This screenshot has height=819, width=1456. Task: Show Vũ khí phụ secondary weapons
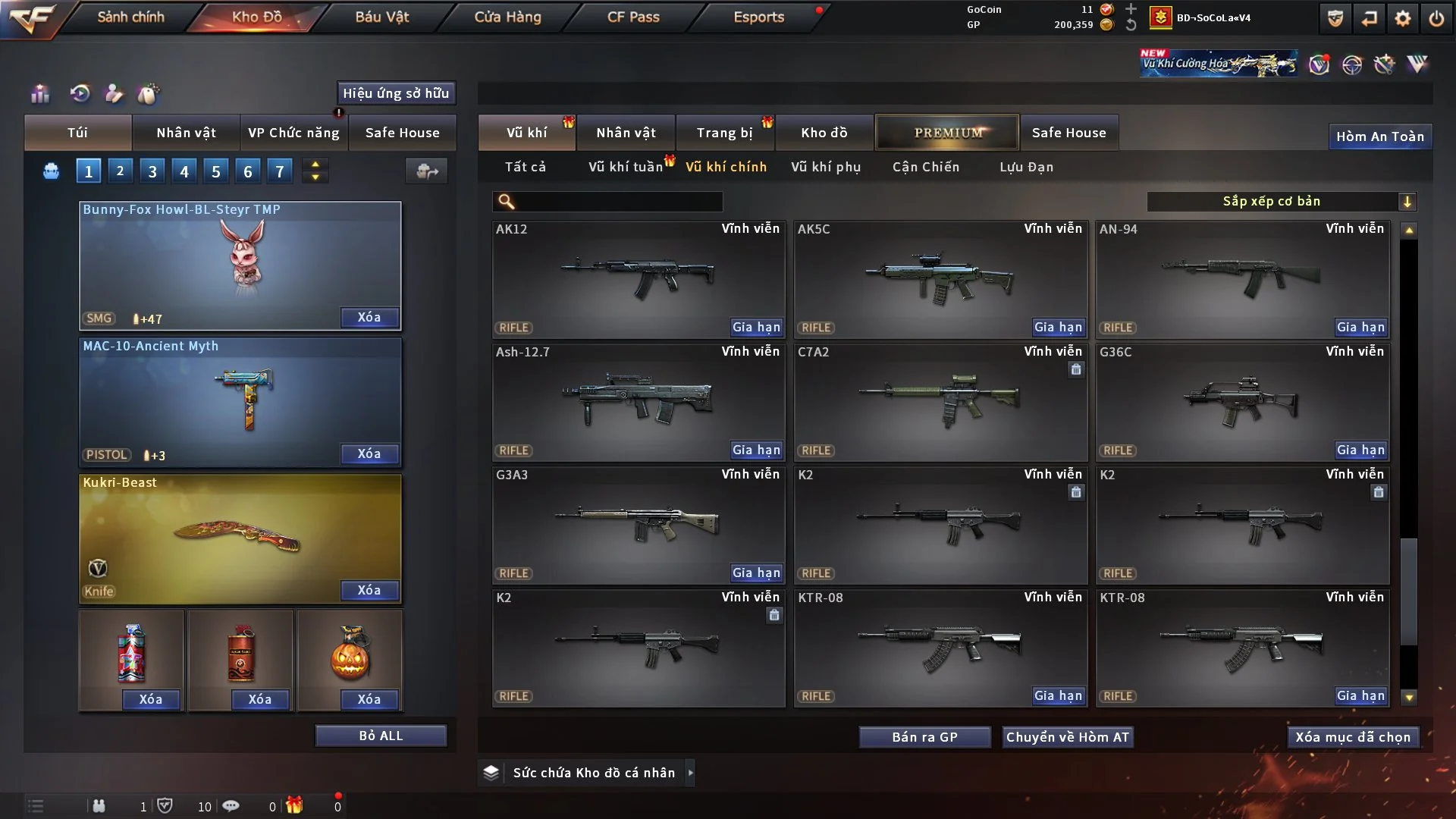click(x=825, y=167)
